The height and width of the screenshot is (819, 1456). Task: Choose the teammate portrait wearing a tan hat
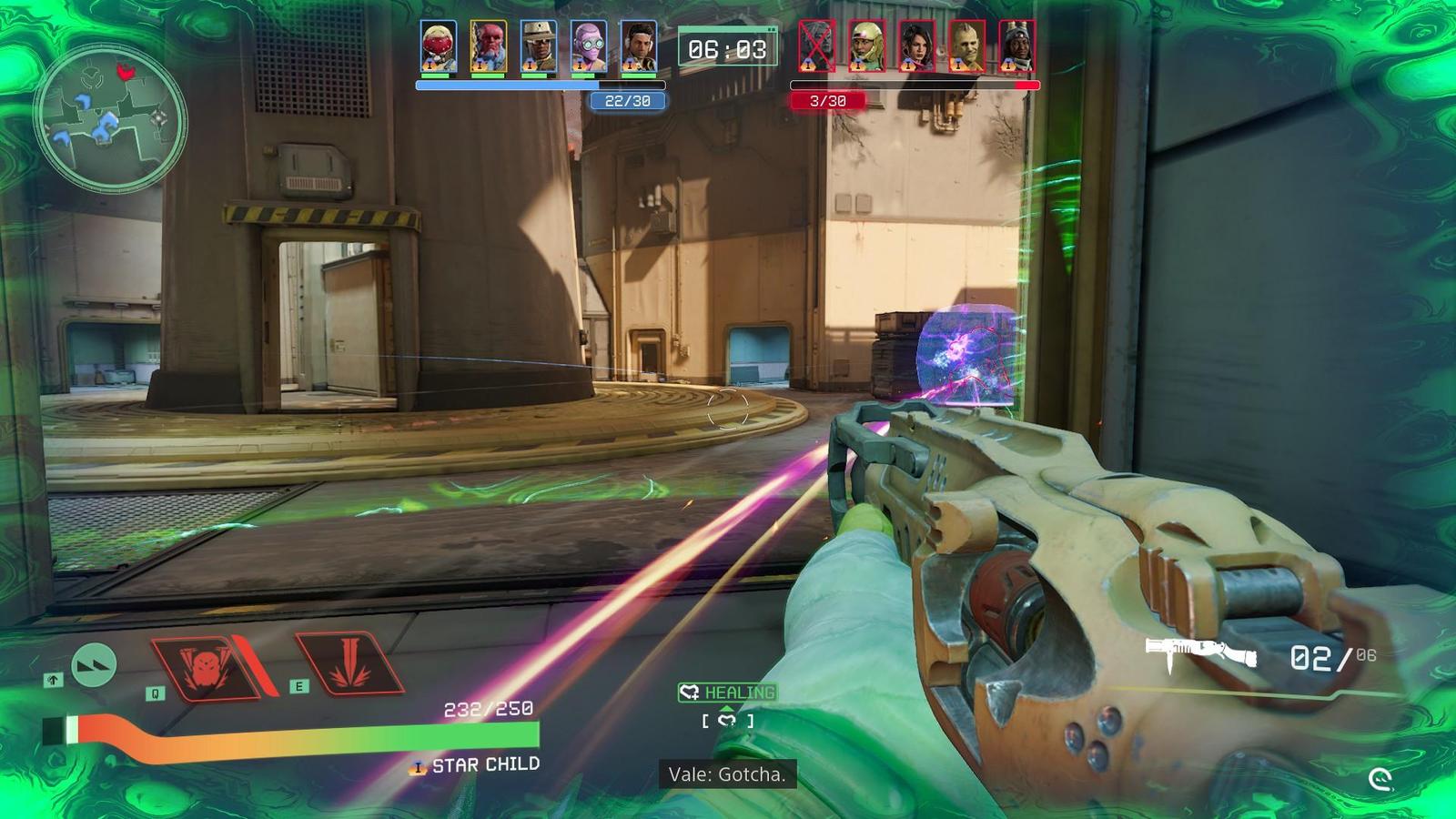(539, 46)
